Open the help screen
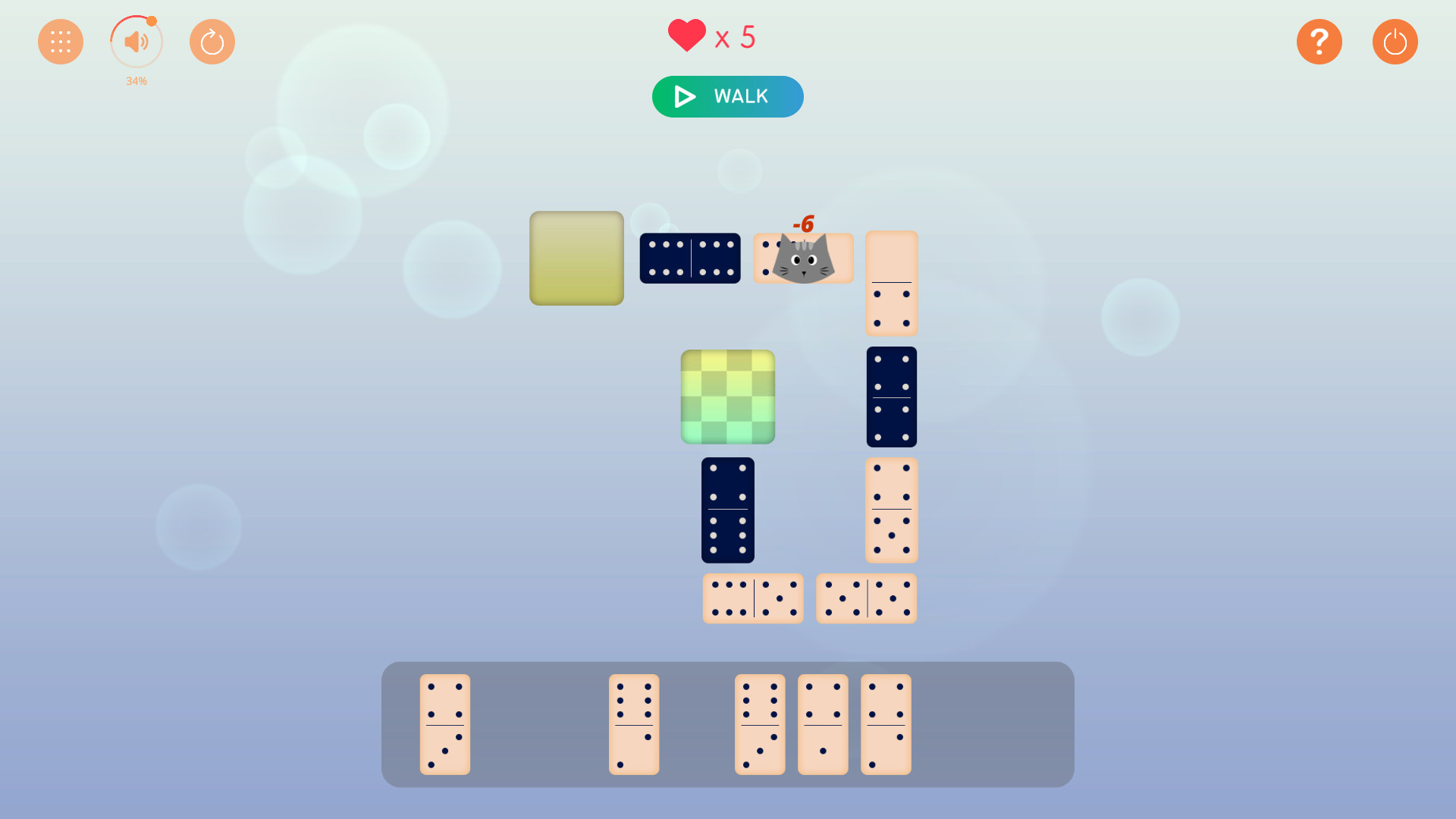 1319,41
